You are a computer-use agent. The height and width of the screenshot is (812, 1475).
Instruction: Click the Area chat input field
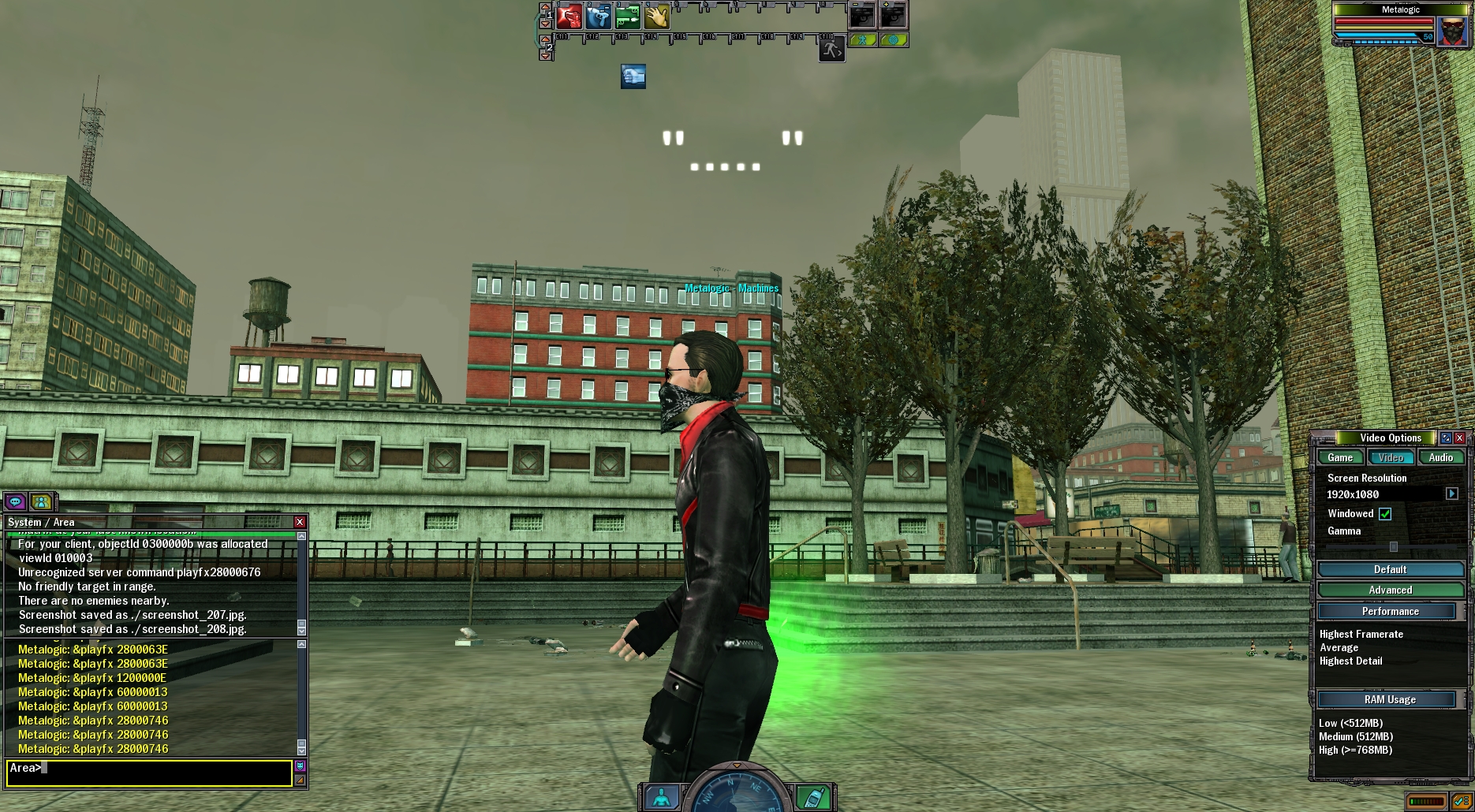pyautogui.click(x=150, y=773)
